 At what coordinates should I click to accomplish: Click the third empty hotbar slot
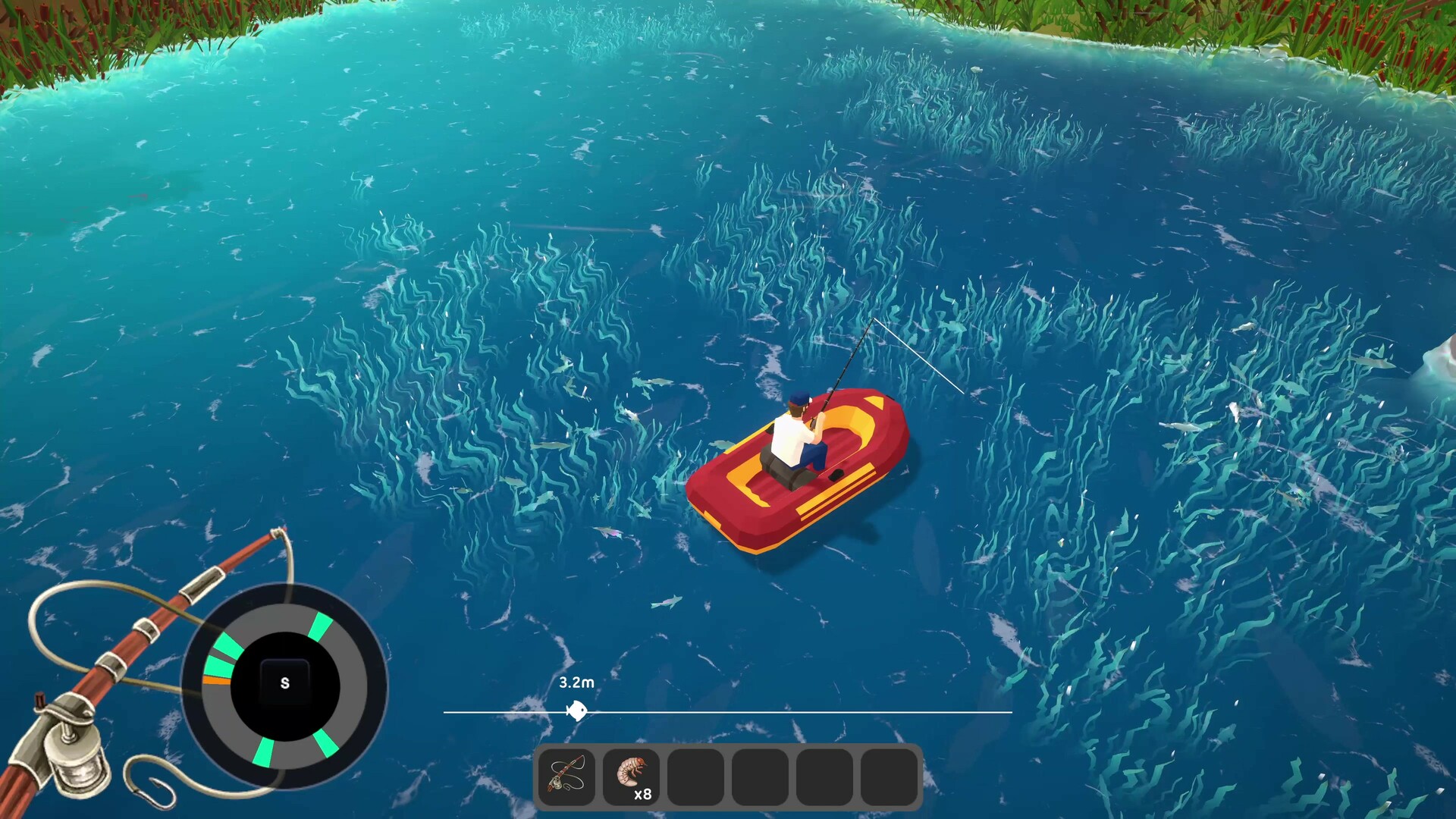click(x=696, y=775)
